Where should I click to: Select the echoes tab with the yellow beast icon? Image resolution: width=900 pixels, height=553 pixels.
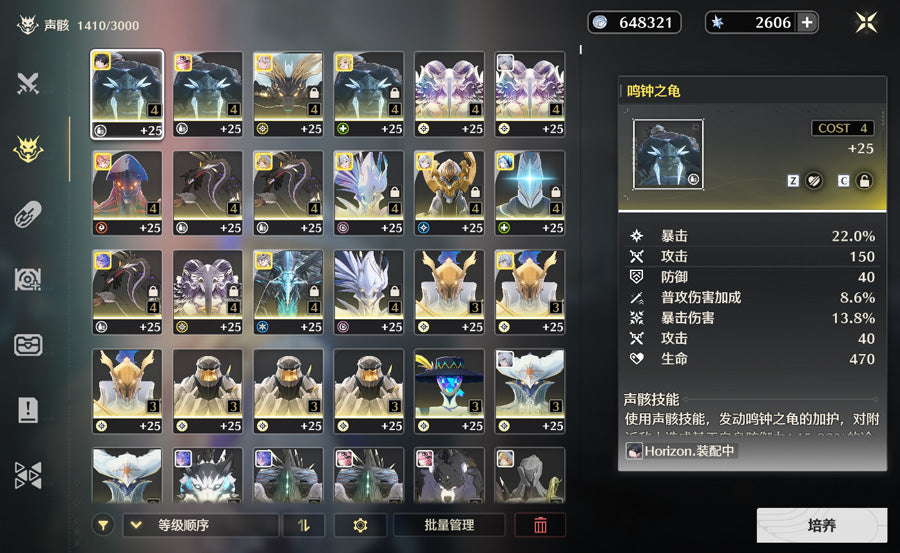[28, 149]
